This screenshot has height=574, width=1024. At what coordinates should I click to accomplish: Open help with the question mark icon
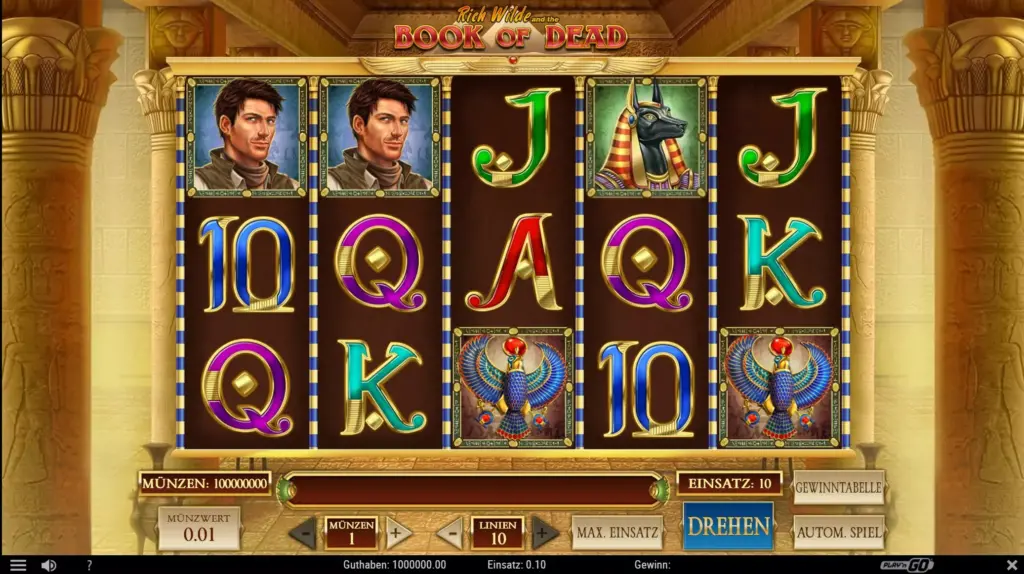pyautogui.click(x=89, y=565)
